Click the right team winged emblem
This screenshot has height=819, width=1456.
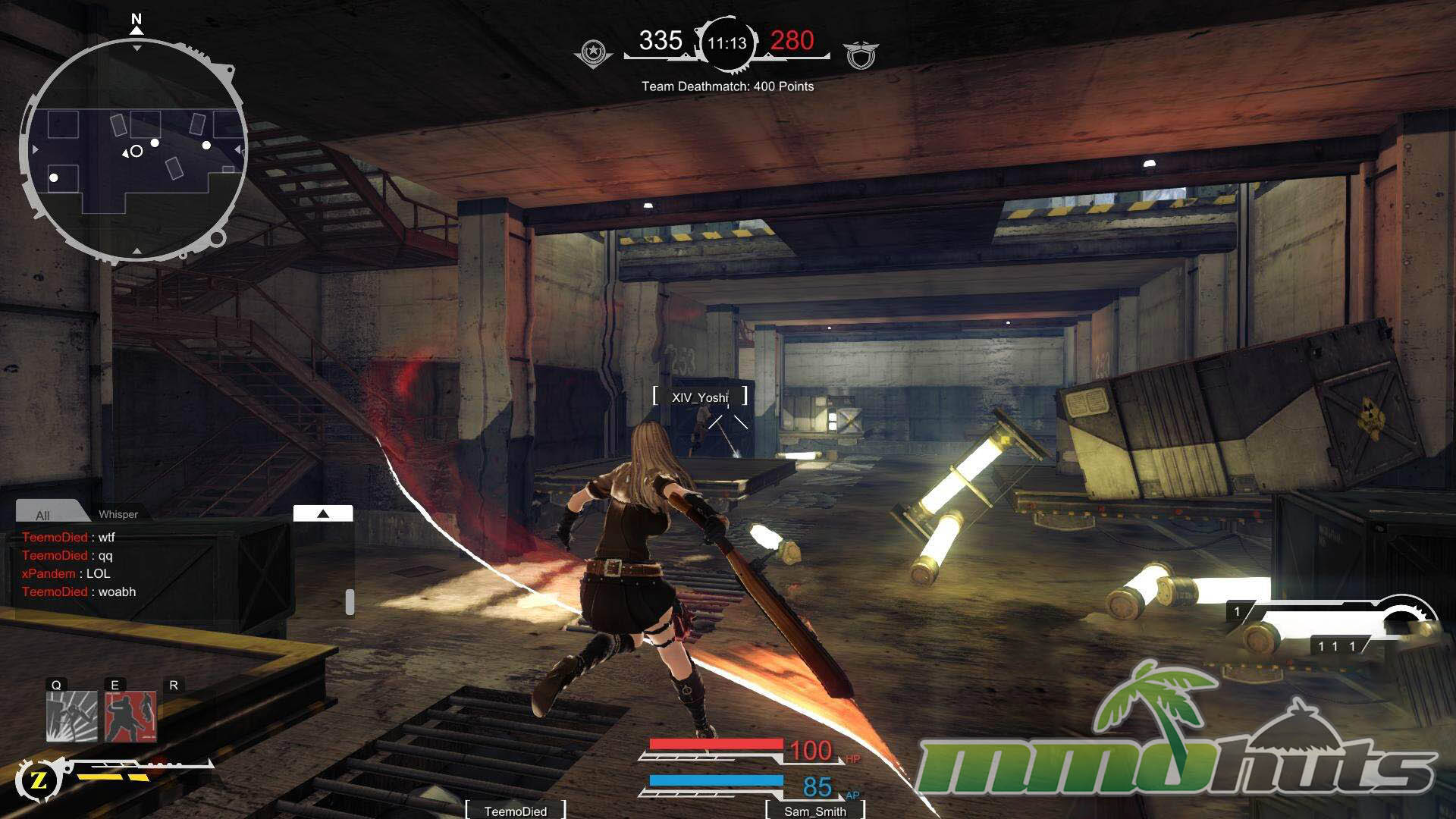tap(861, 55)
